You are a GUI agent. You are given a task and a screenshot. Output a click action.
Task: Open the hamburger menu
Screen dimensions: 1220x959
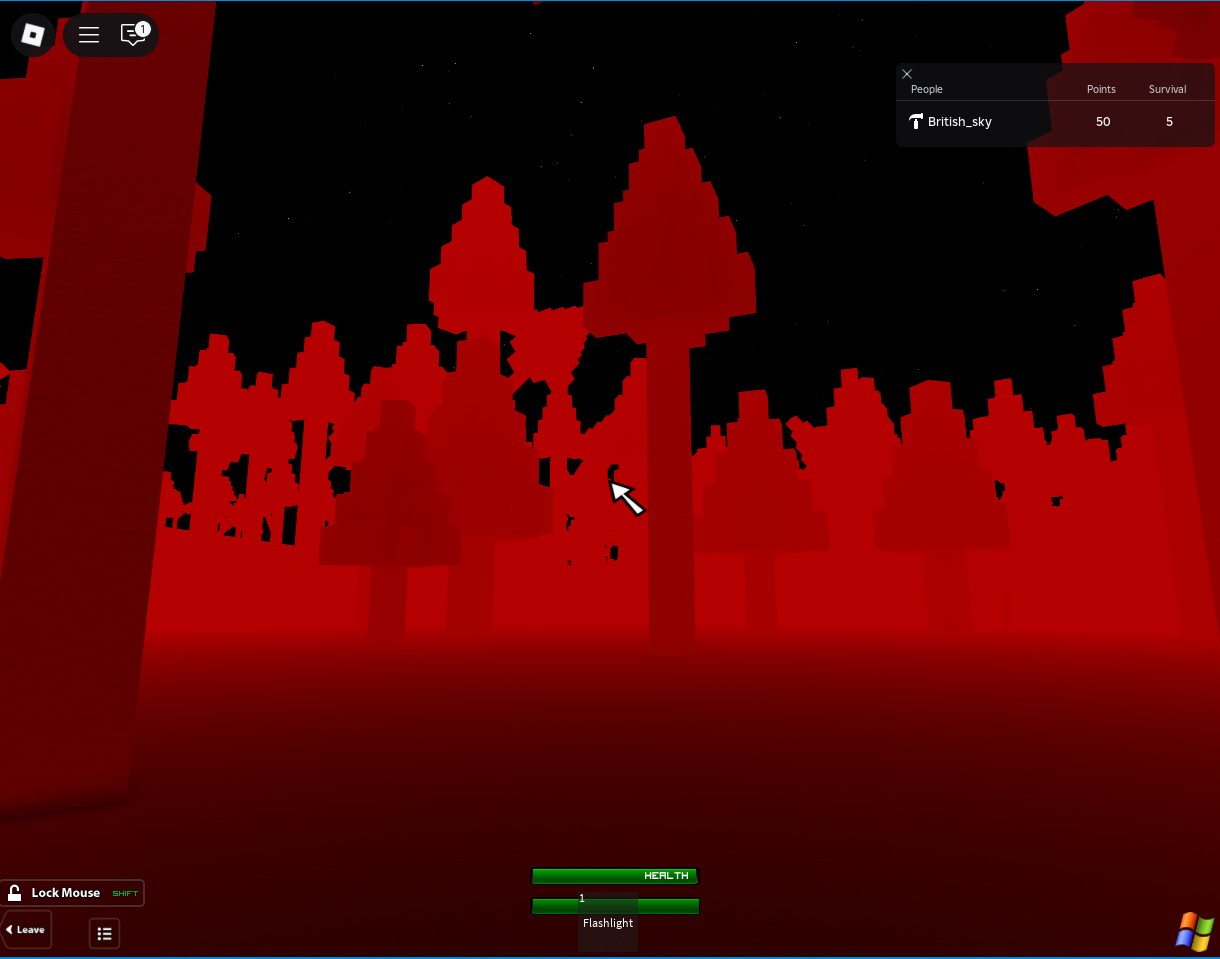pos(89,35)
